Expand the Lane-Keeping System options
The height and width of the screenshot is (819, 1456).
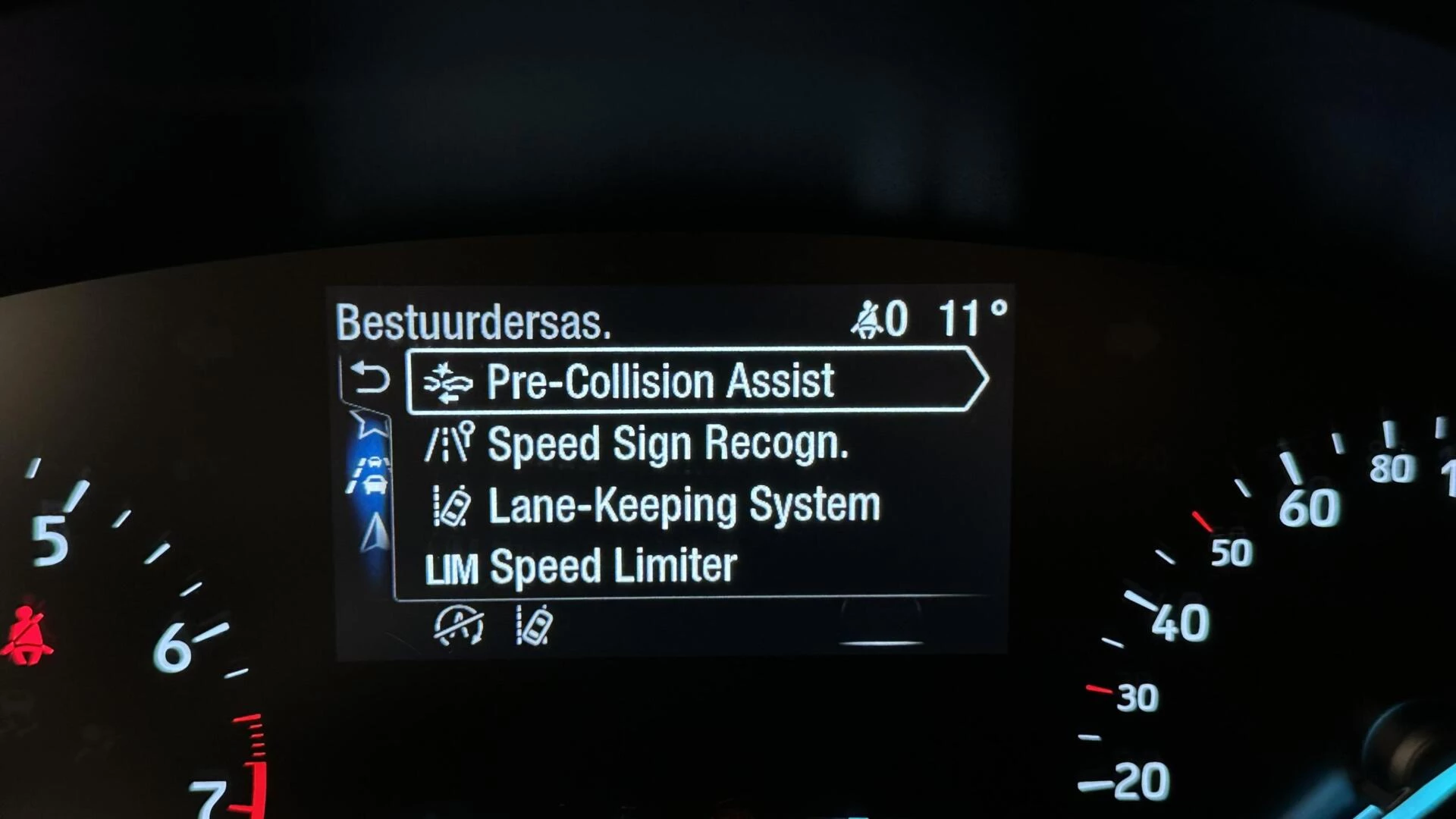(x=682, y=503)
